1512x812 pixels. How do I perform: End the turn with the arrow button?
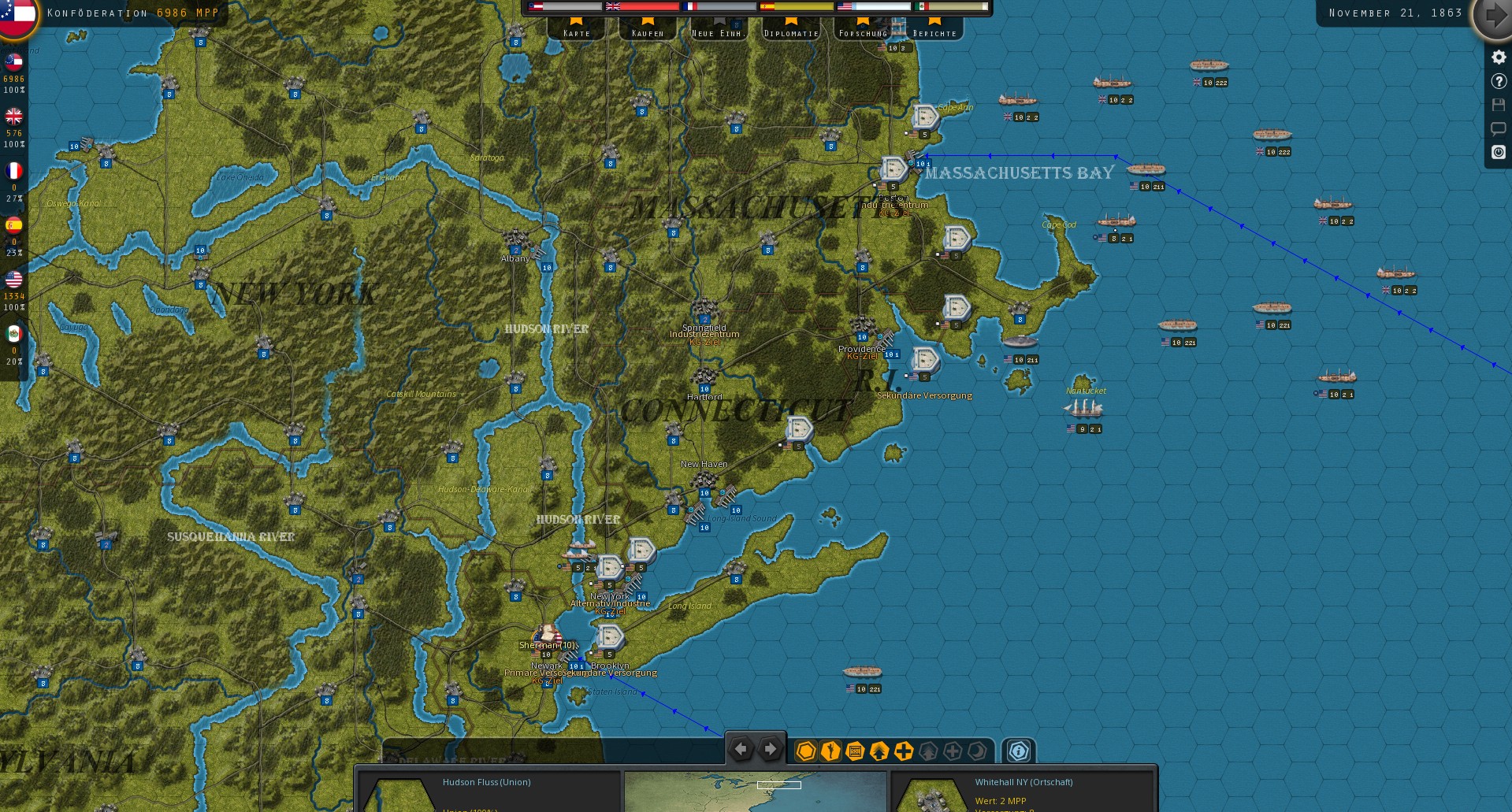click(1492, 16)
